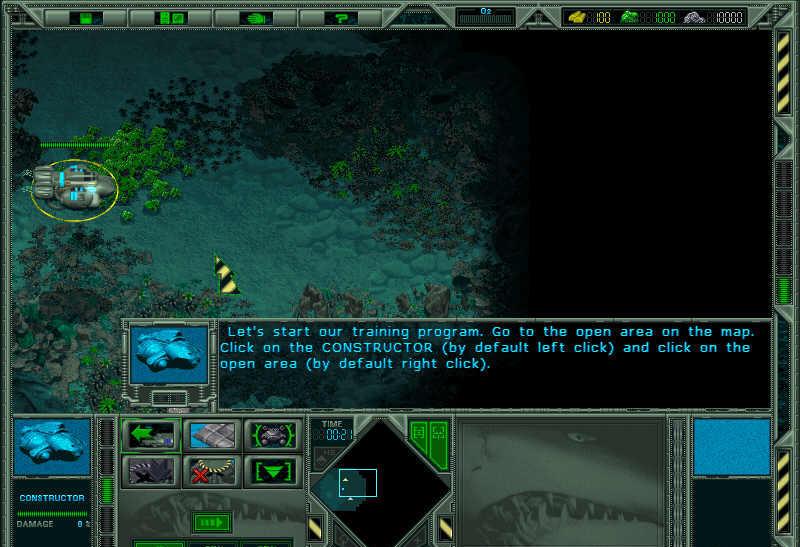Click the Constructor portrait in the unit panel

(x=54, y=447)
